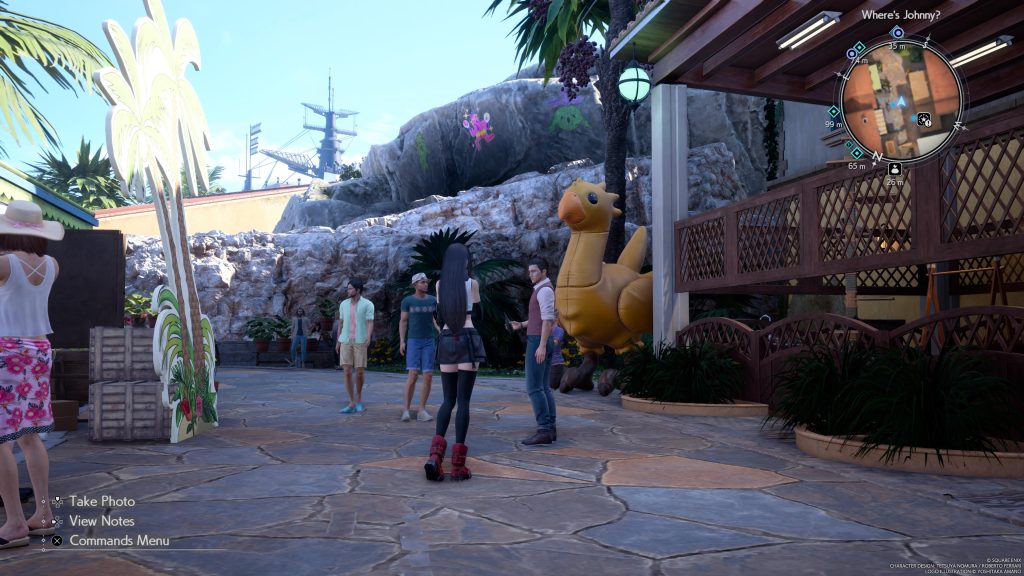Image resolution: width=1024 pixels, height=576 pixels.
Task: Click the quest icon with exclamation mark on minimap
Action: (x=924, y=119)
